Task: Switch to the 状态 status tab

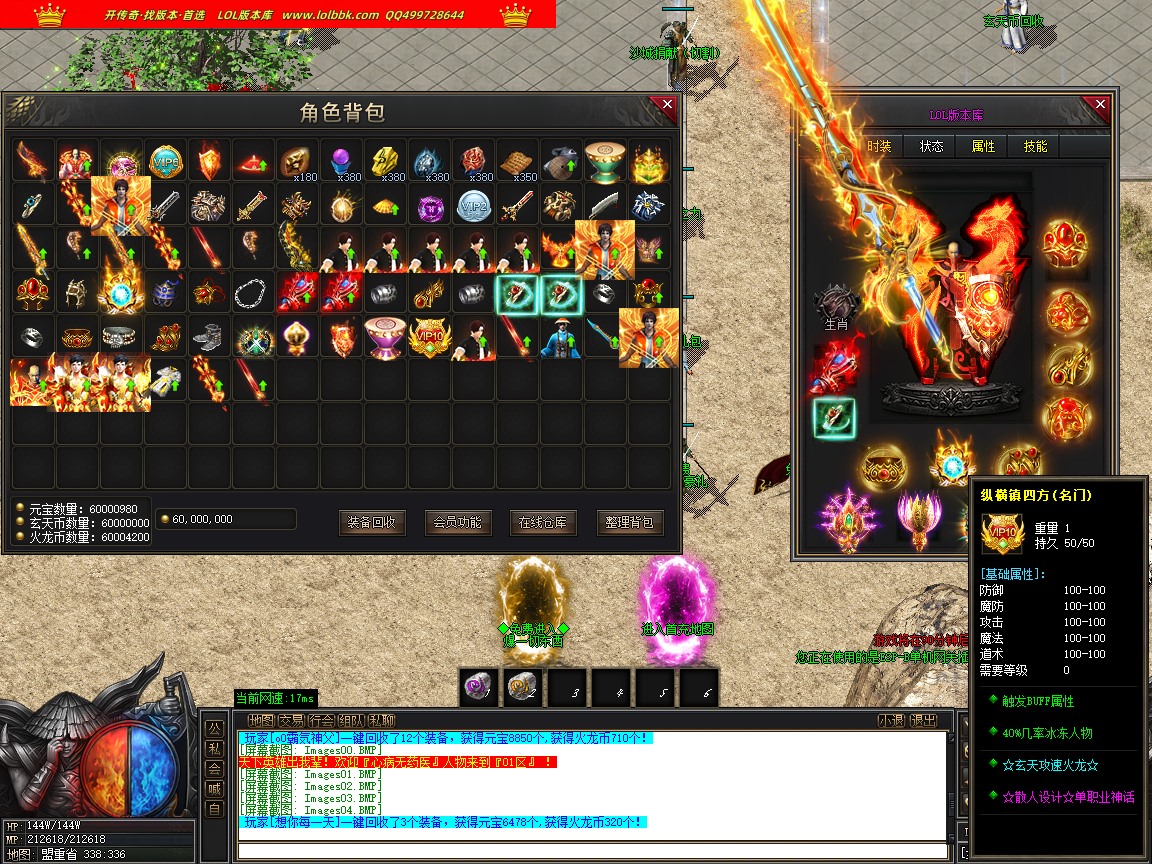Action: pos(931,146)
